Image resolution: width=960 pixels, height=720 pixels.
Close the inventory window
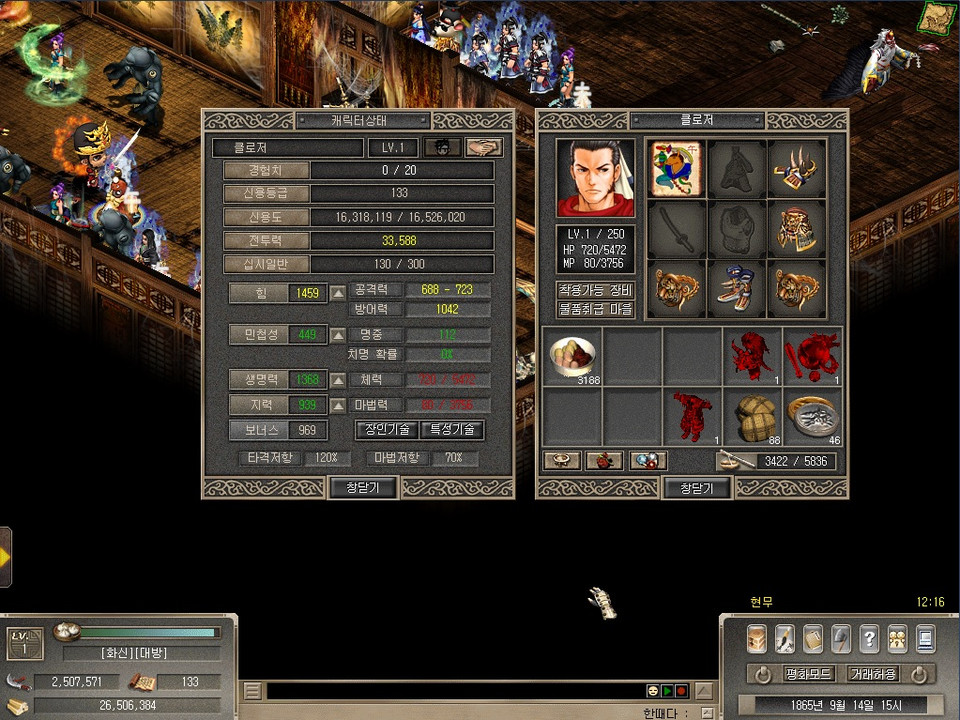pyautogui.click(x=696, y=488)
